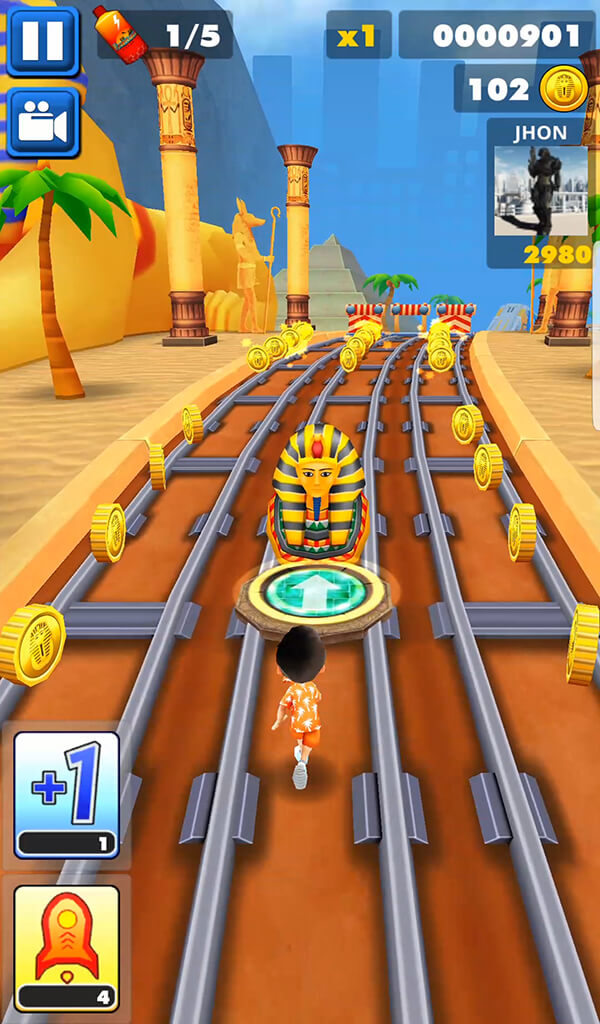Toggle the video camera recording button
Screen dimensions: 600x1024
[42, 123]
